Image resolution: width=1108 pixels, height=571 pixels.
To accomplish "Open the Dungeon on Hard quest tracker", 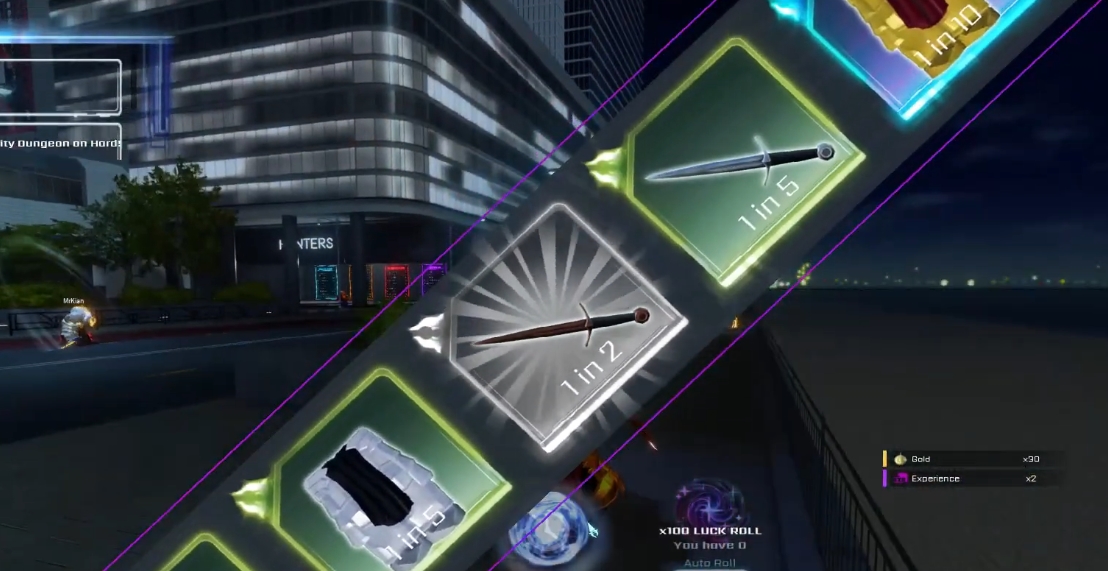I will tap(60, 143).
